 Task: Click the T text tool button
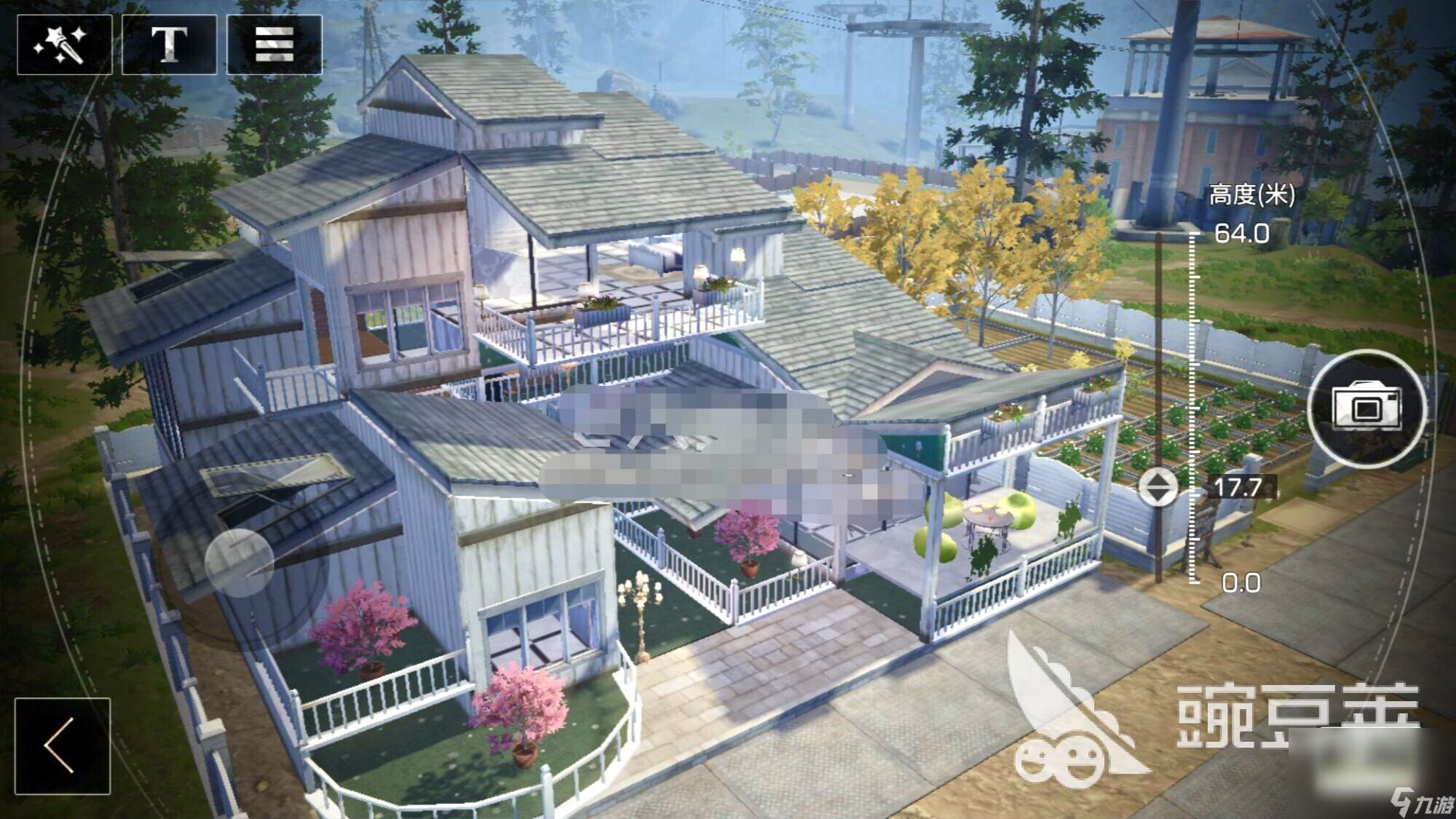pos(169,44)
